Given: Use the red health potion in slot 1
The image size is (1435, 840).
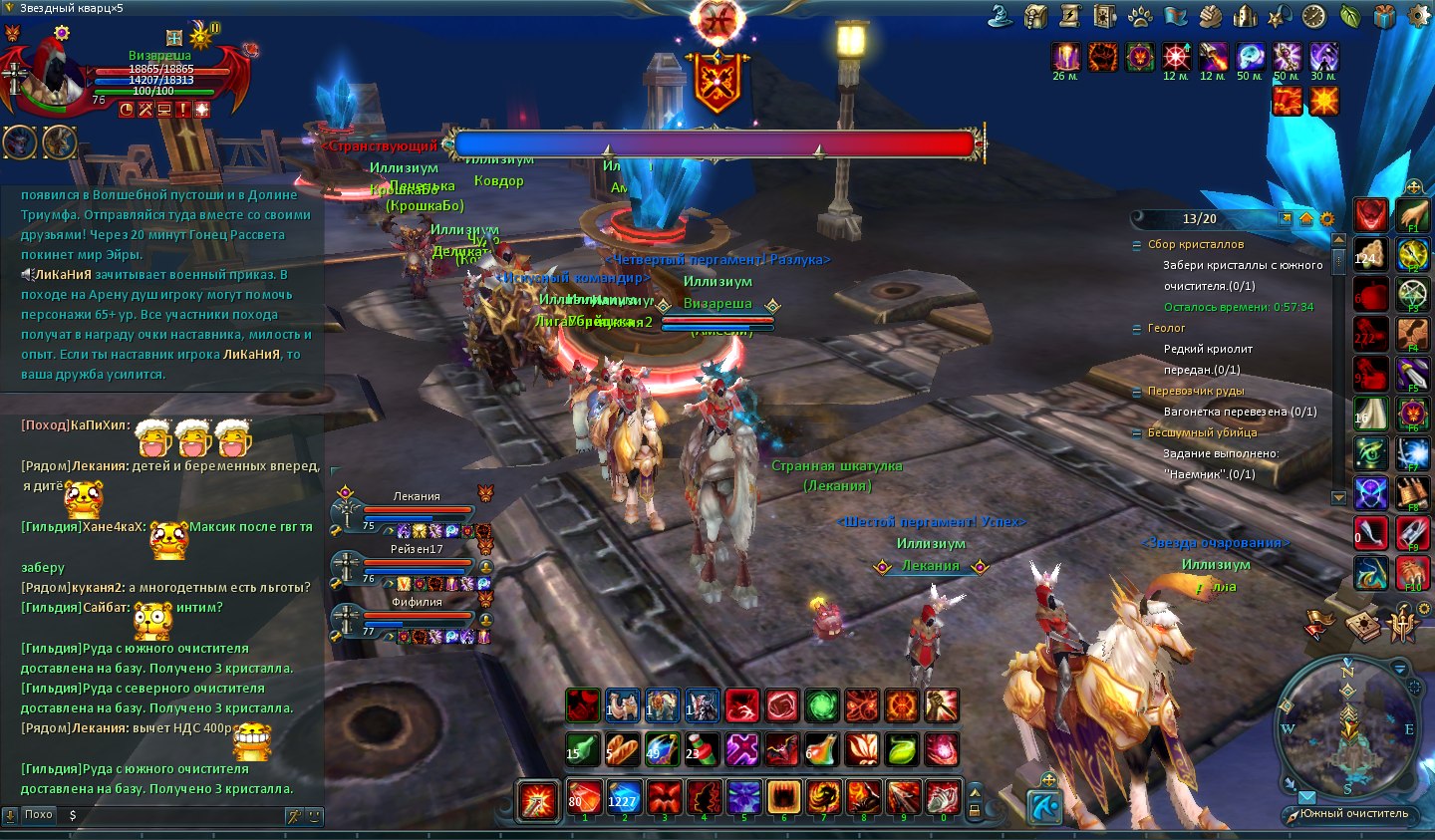Looking at the screenshot, I should coord(584,797).
